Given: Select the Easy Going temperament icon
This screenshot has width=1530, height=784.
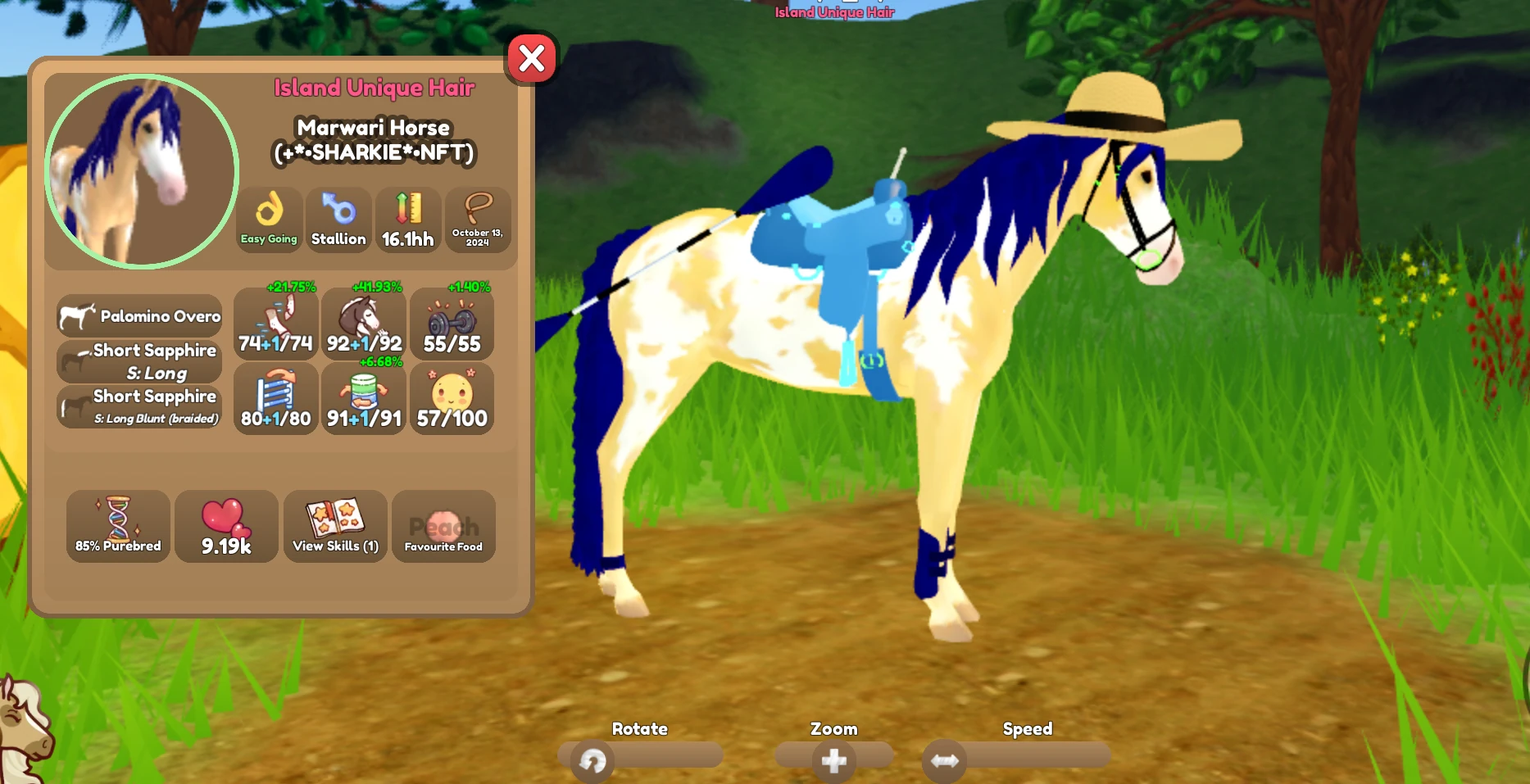Looking at the screenshot, I should tap(269, 218).
